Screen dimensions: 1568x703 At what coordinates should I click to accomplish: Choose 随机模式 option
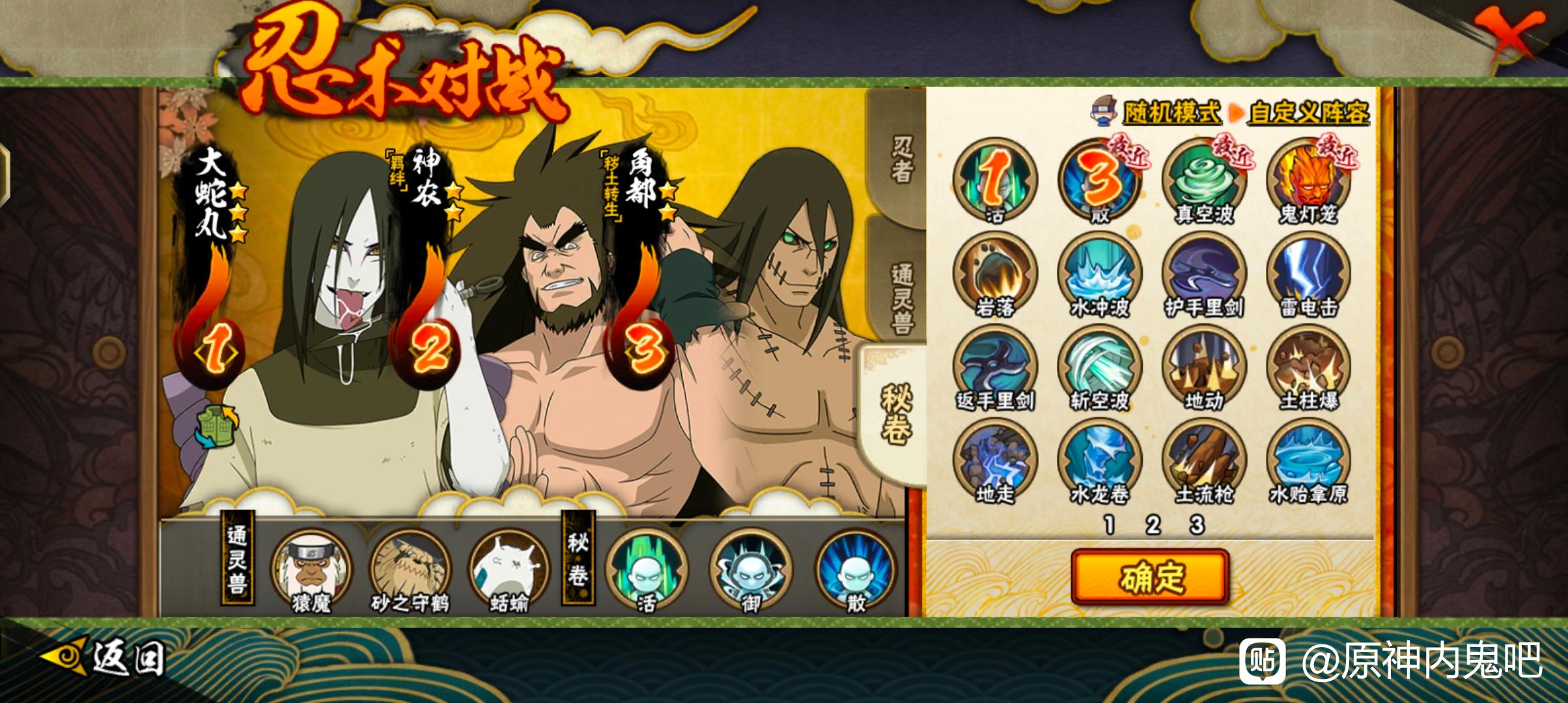pyautogui.click(x=1171, y=113)
